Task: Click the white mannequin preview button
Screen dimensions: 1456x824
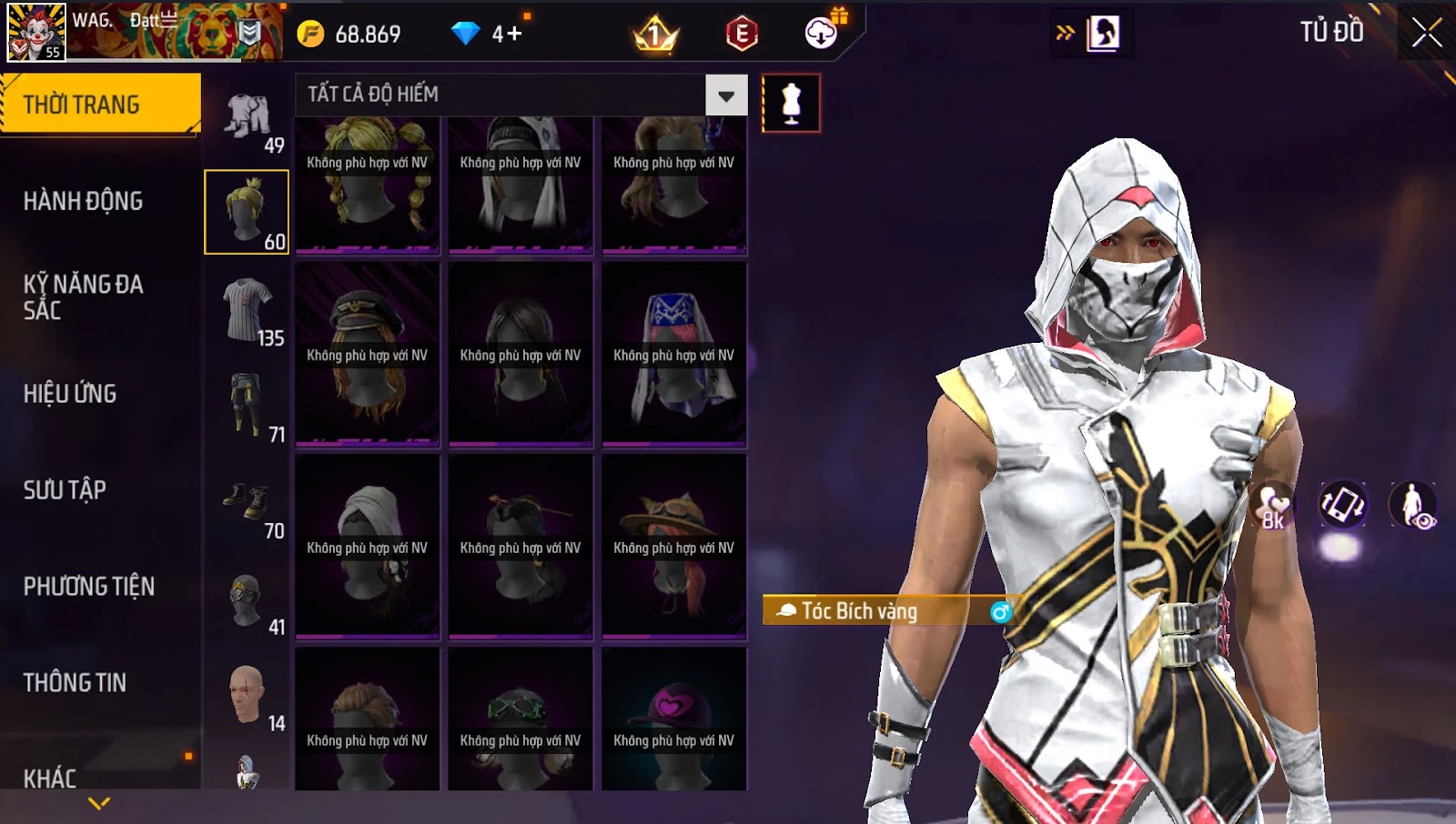Action: [x=791, y=104]
